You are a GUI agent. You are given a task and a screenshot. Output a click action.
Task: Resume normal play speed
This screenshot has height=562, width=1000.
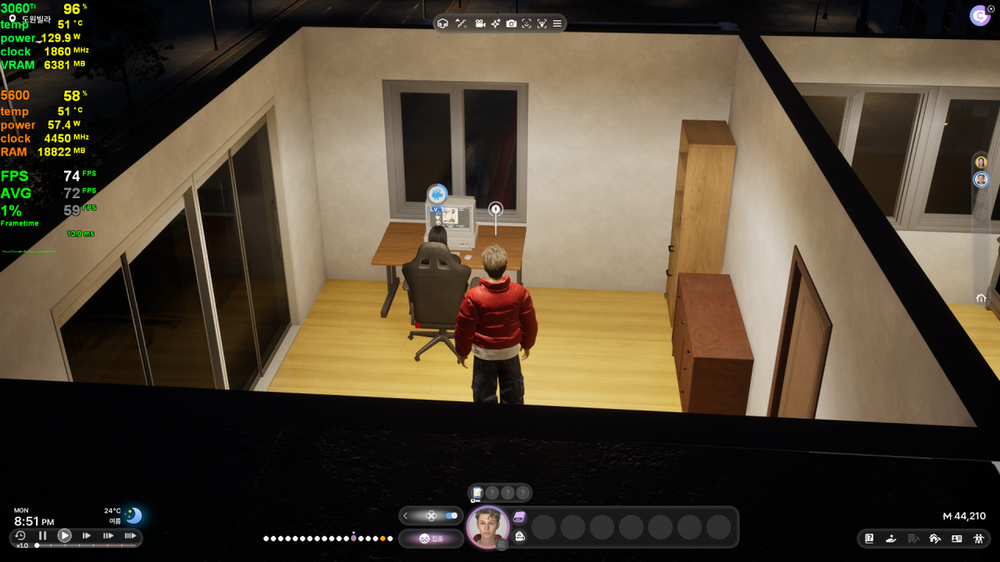(x=64, y=536)
